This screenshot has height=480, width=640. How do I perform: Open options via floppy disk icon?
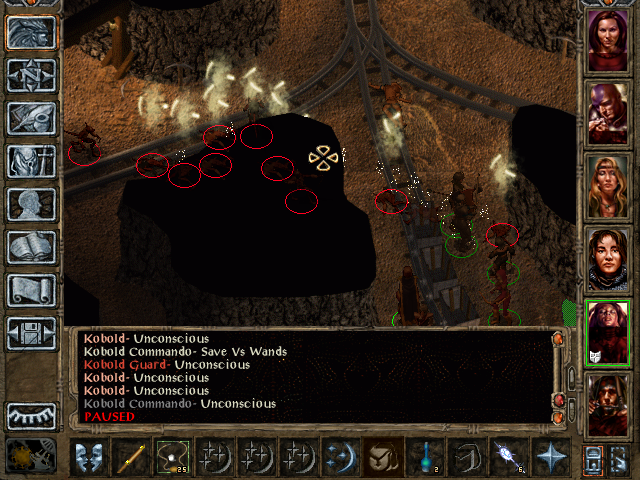click(31, 333)
